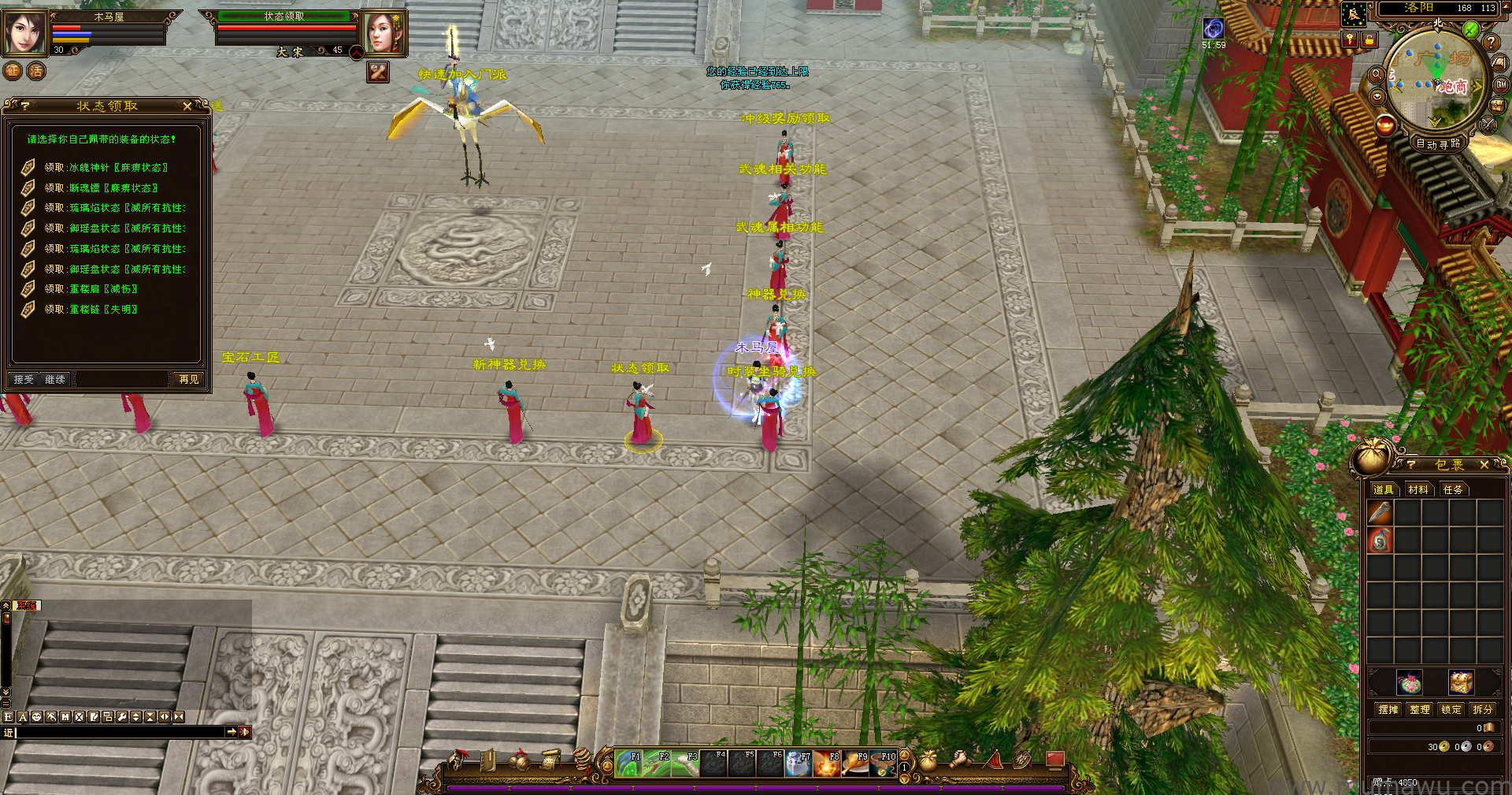The width and height of the screenshot is (1512, 795).
Task: Say goodbye with the 再见 button
Action: (x=189, y=380)
